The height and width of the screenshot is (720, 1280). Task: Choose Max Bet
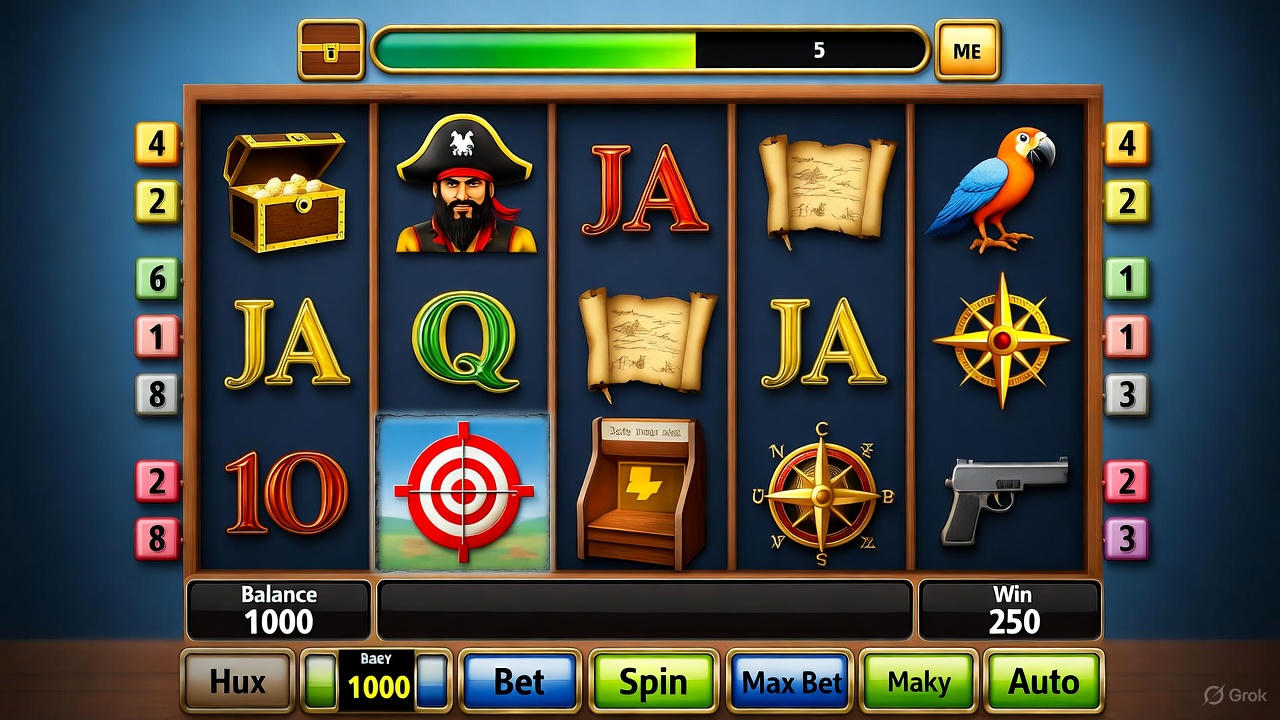[791, 682]
